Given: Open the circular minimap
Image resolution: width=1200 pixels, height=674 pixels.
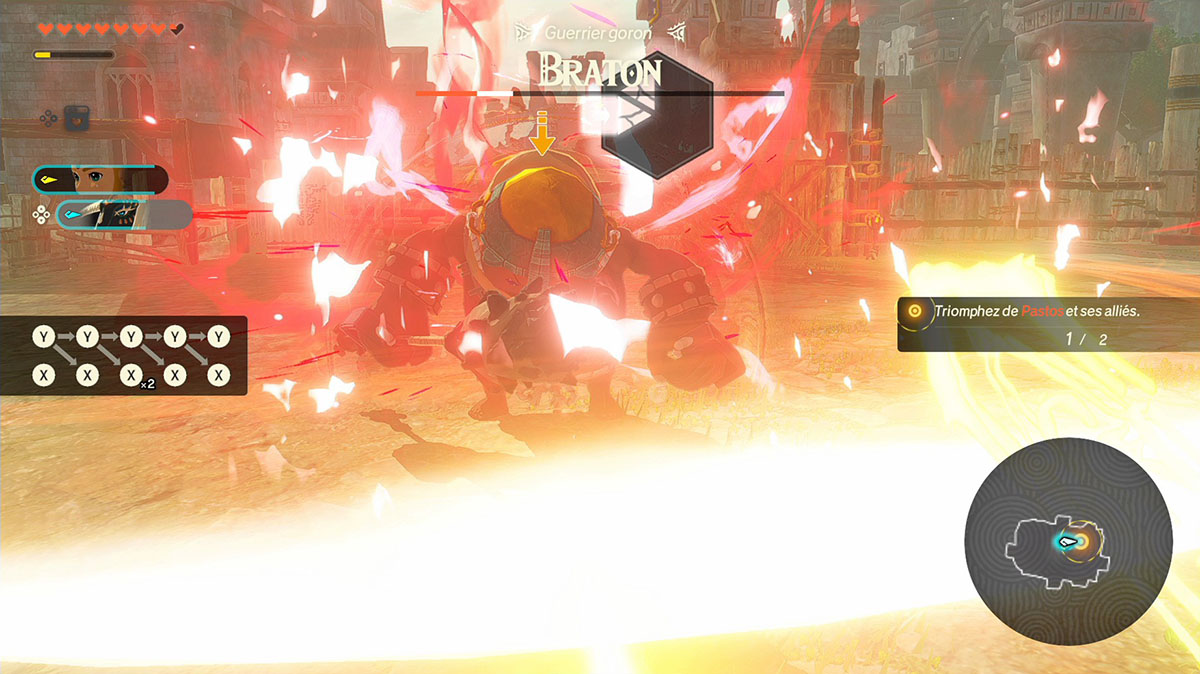Looking at the screenshot, I should click(1067, 542).
